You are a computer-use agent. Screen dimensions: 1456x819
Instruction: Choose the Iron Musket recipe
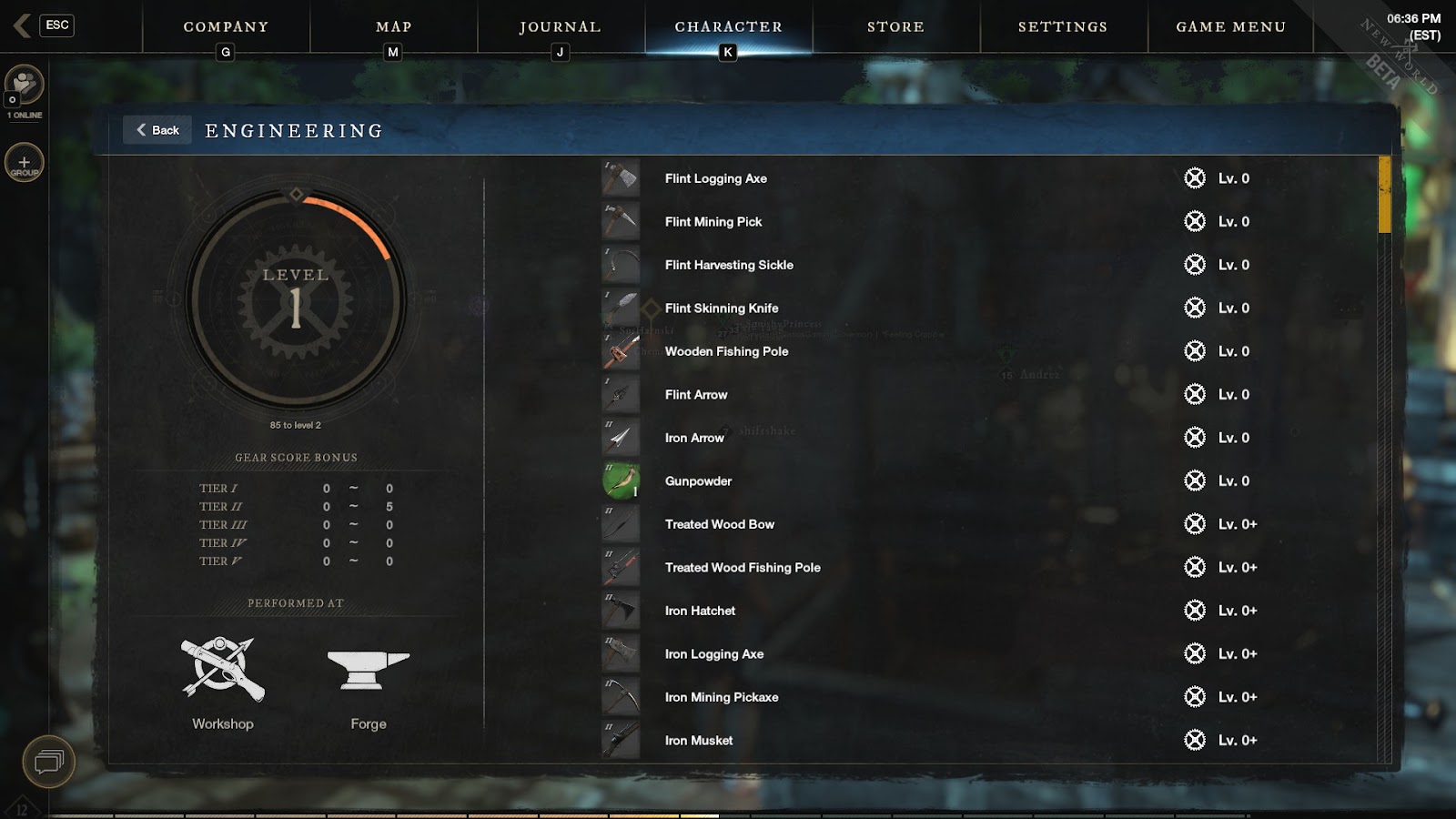[698, 741]
